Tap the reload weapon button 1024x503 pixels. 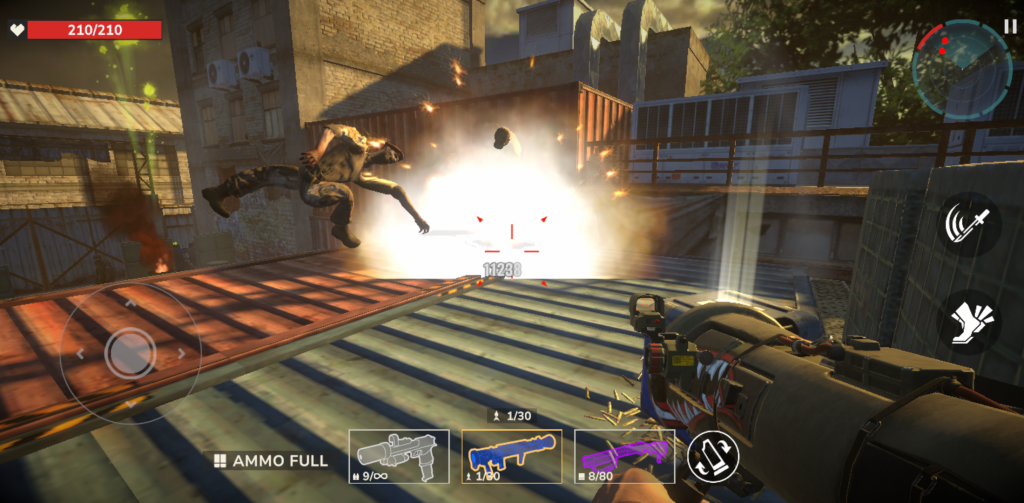pyautogui.click(x=714, y=456)
